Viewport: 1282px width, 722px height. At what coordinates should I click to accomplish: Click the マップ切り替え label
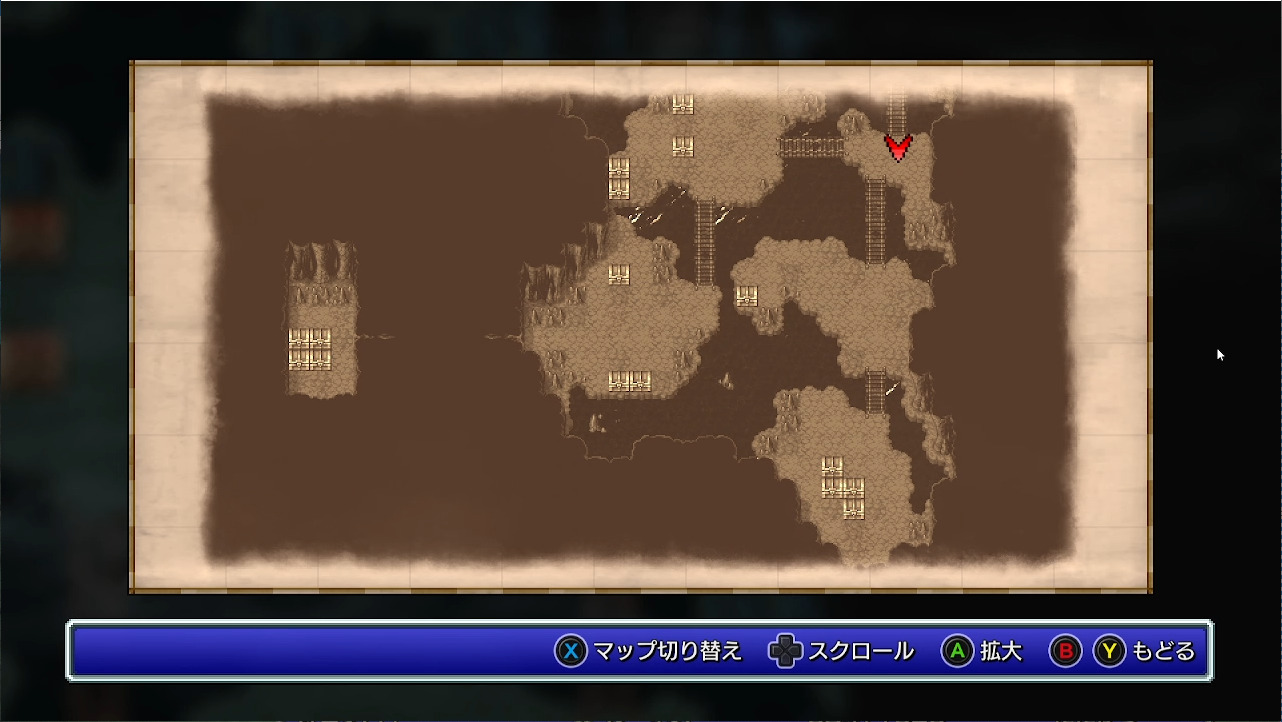click(x=672, y=650)
